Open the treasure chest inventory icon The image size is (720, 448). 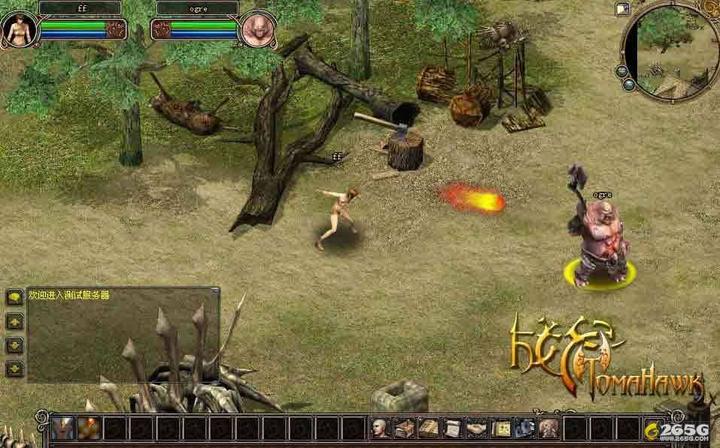[x=404, y=429]
